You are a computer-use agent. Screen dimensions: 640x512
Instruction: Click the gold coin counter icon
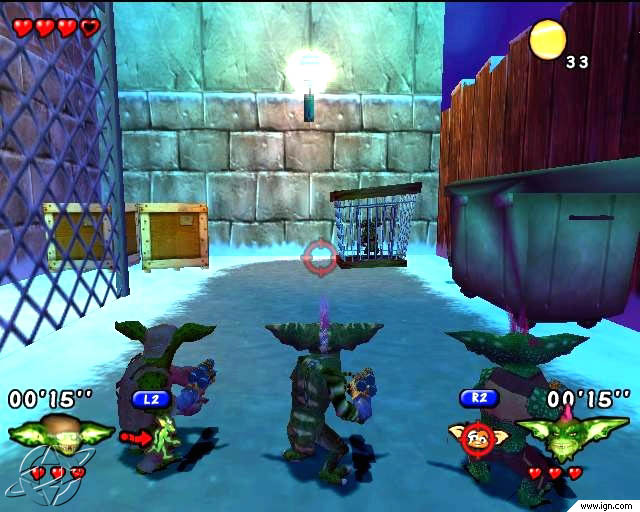tap(548, 40)
